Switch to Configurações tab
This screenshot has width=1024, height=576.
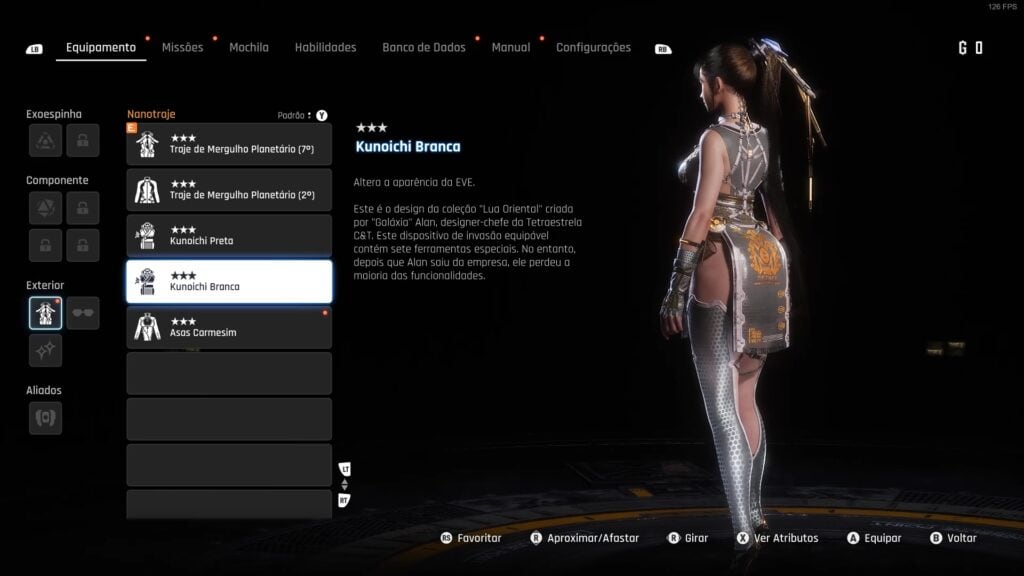(593, 47)
